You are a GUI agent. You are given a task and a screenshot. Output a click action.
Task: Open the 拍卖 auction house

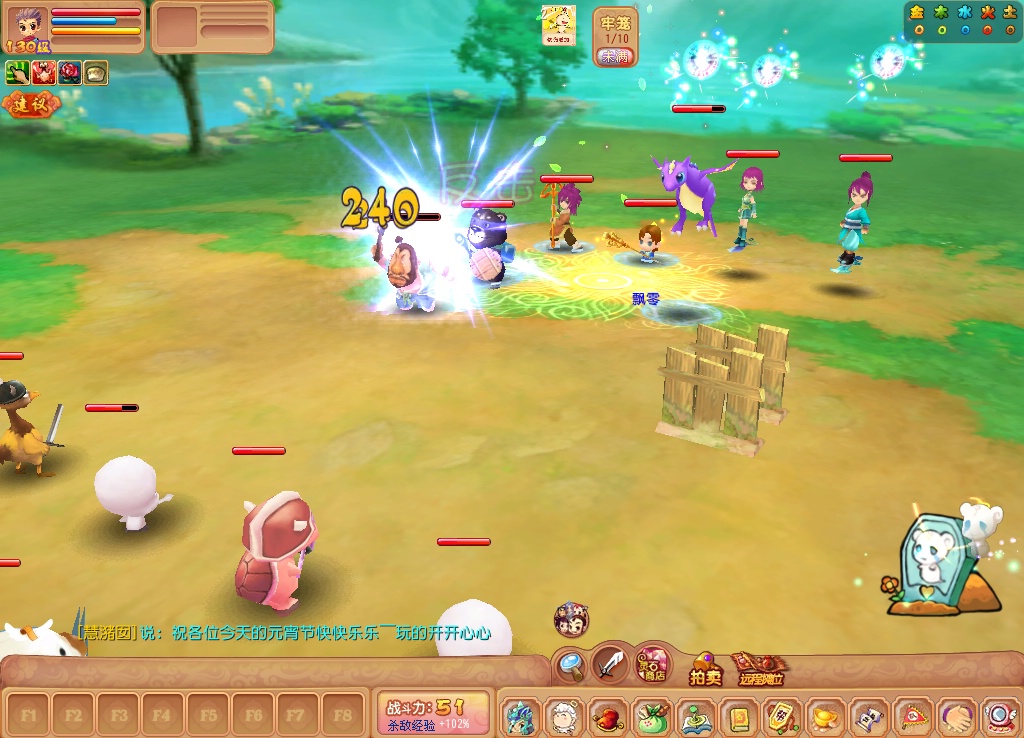pyautogui.click(x=705, y=670)
